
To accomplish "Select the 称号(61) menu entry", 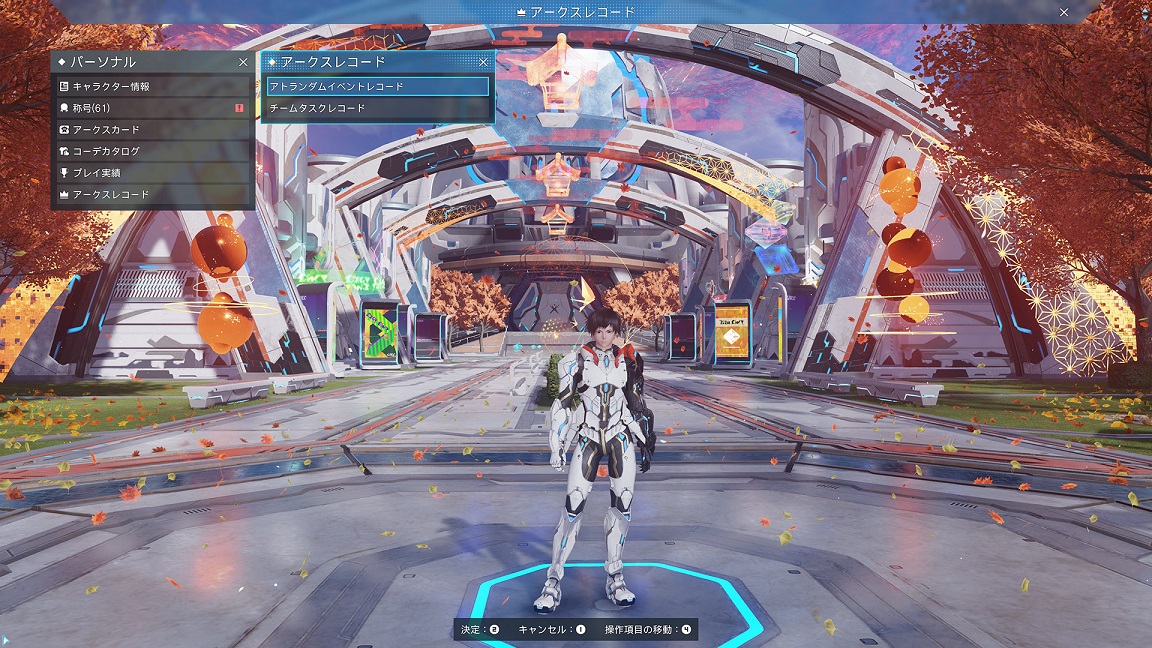I will pos(152,108).
